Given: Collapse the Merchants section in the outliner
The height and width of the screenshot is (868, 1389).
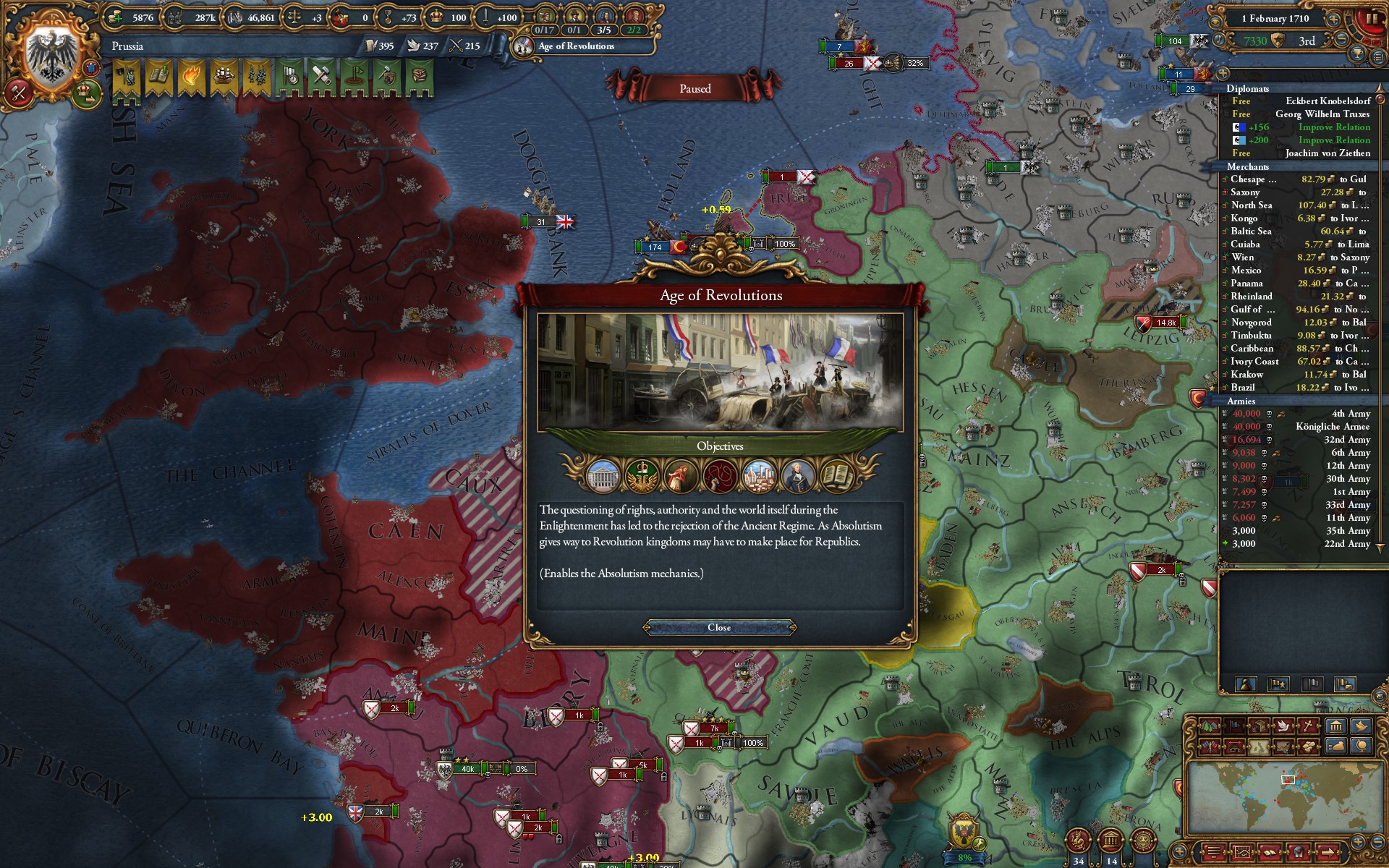Looking at the screenshot, I should 1246,167.
